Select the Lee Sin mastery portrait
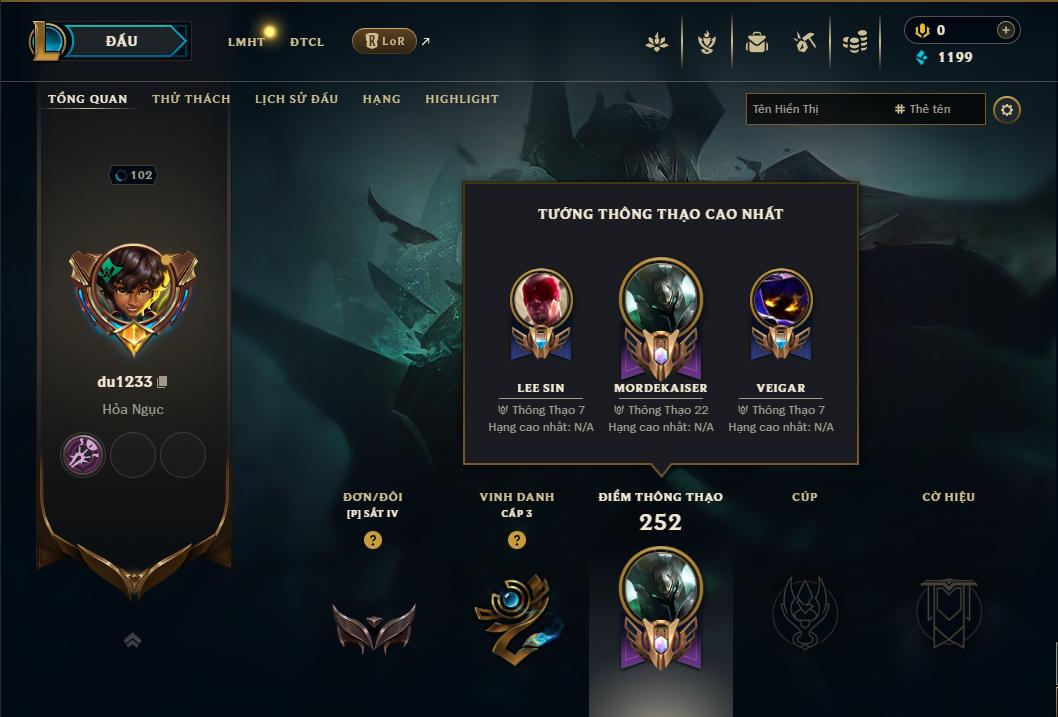Screen dimensions: 1058x717 541,300
